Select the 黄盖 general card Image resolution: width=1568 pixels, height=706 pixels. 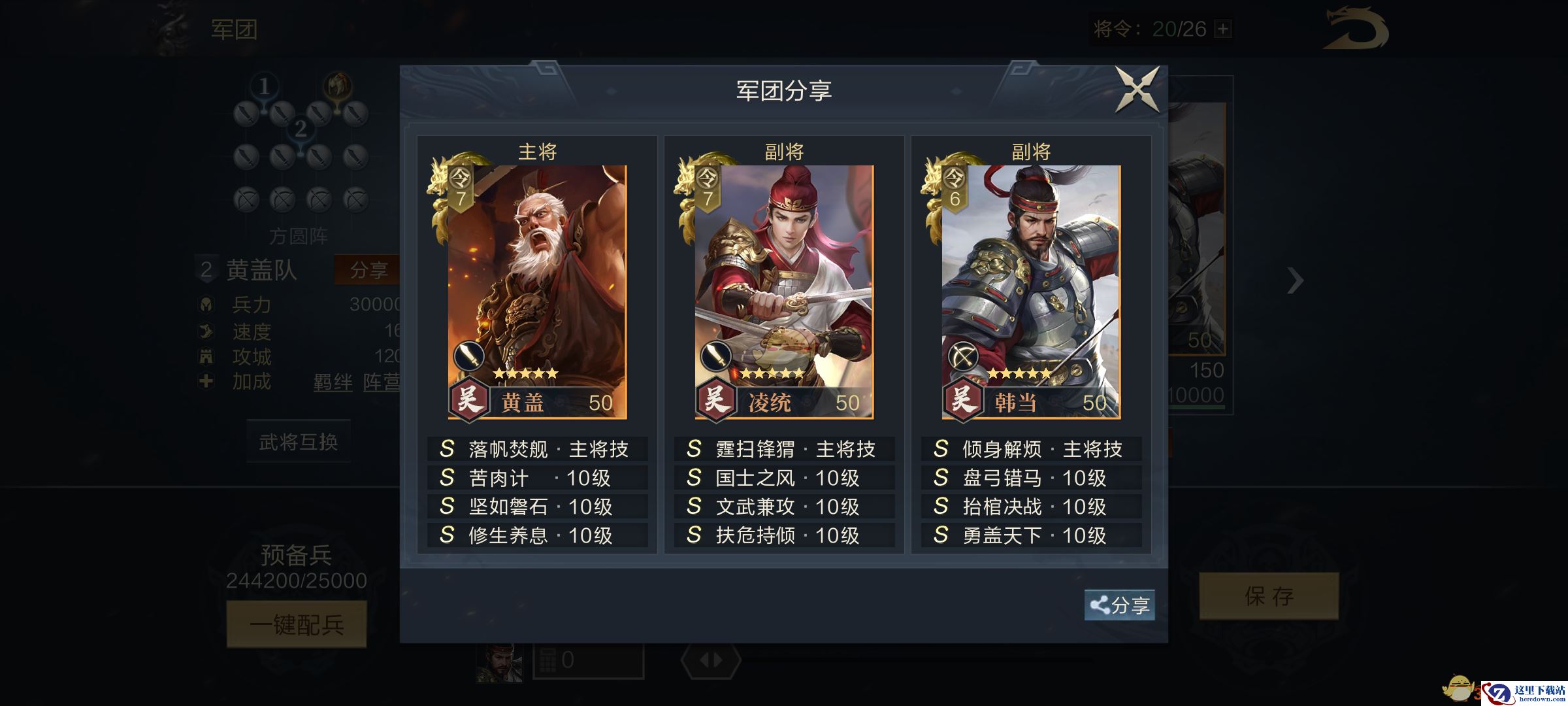click(537, 292)
